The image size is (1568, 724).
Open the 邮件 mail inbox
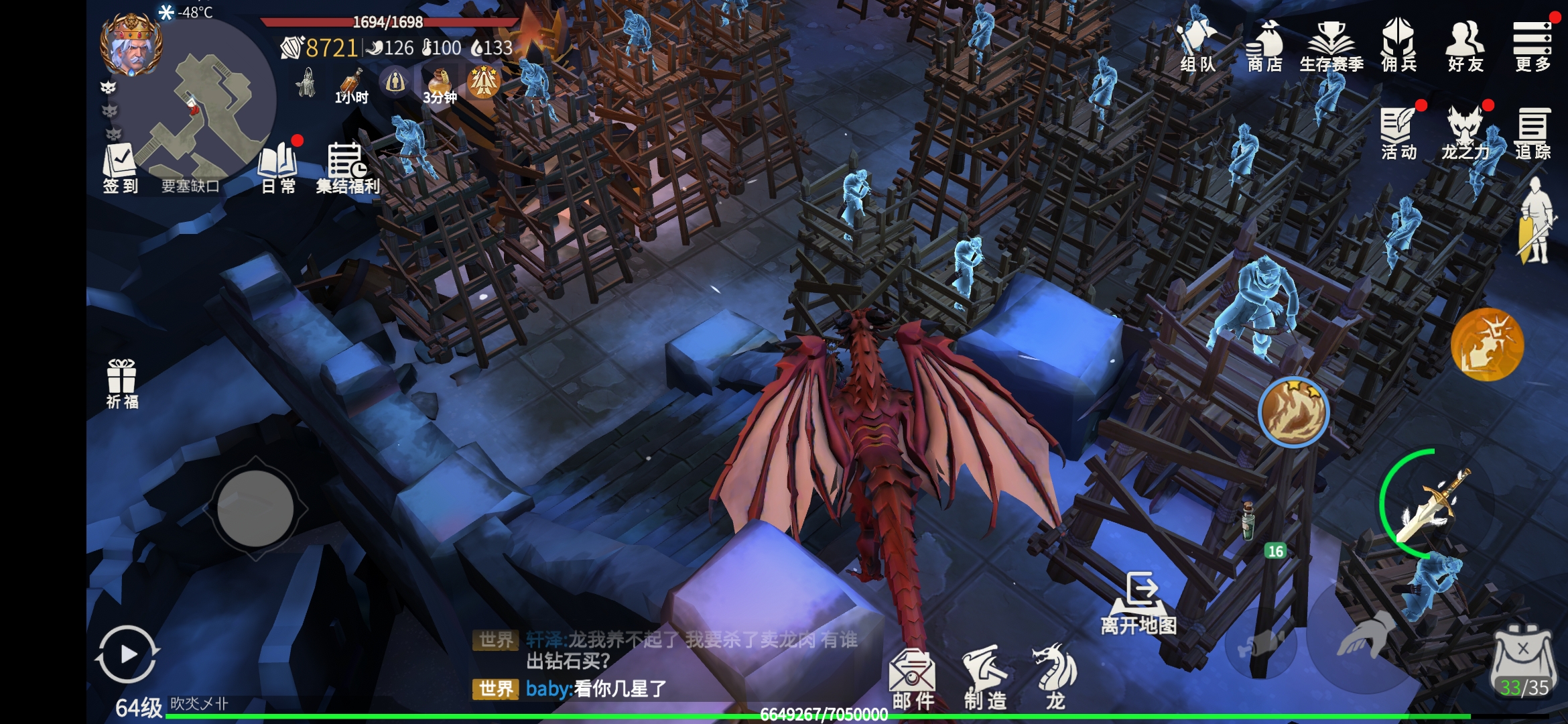pyautogui.click(x=913, y=678)
